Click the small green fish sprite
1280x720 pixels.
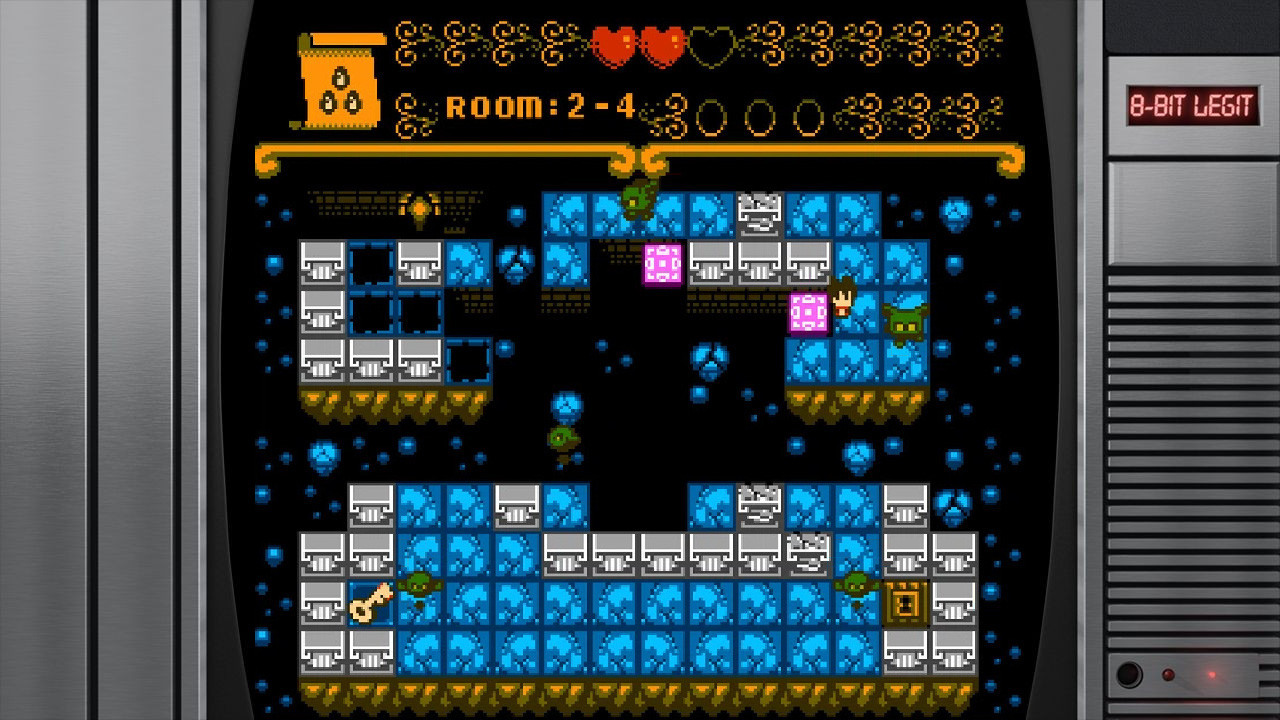(561, 437)
